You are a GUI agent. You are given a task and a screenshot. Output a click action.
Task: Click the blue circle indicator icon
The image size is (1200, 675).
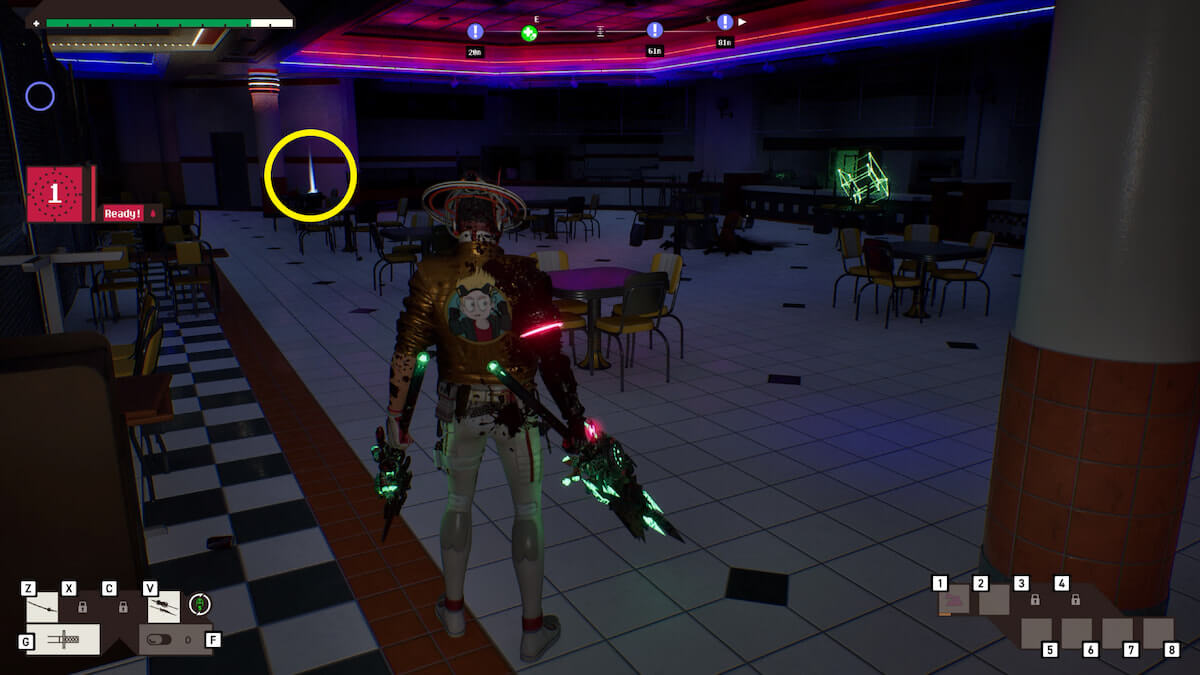click(40, 96)
